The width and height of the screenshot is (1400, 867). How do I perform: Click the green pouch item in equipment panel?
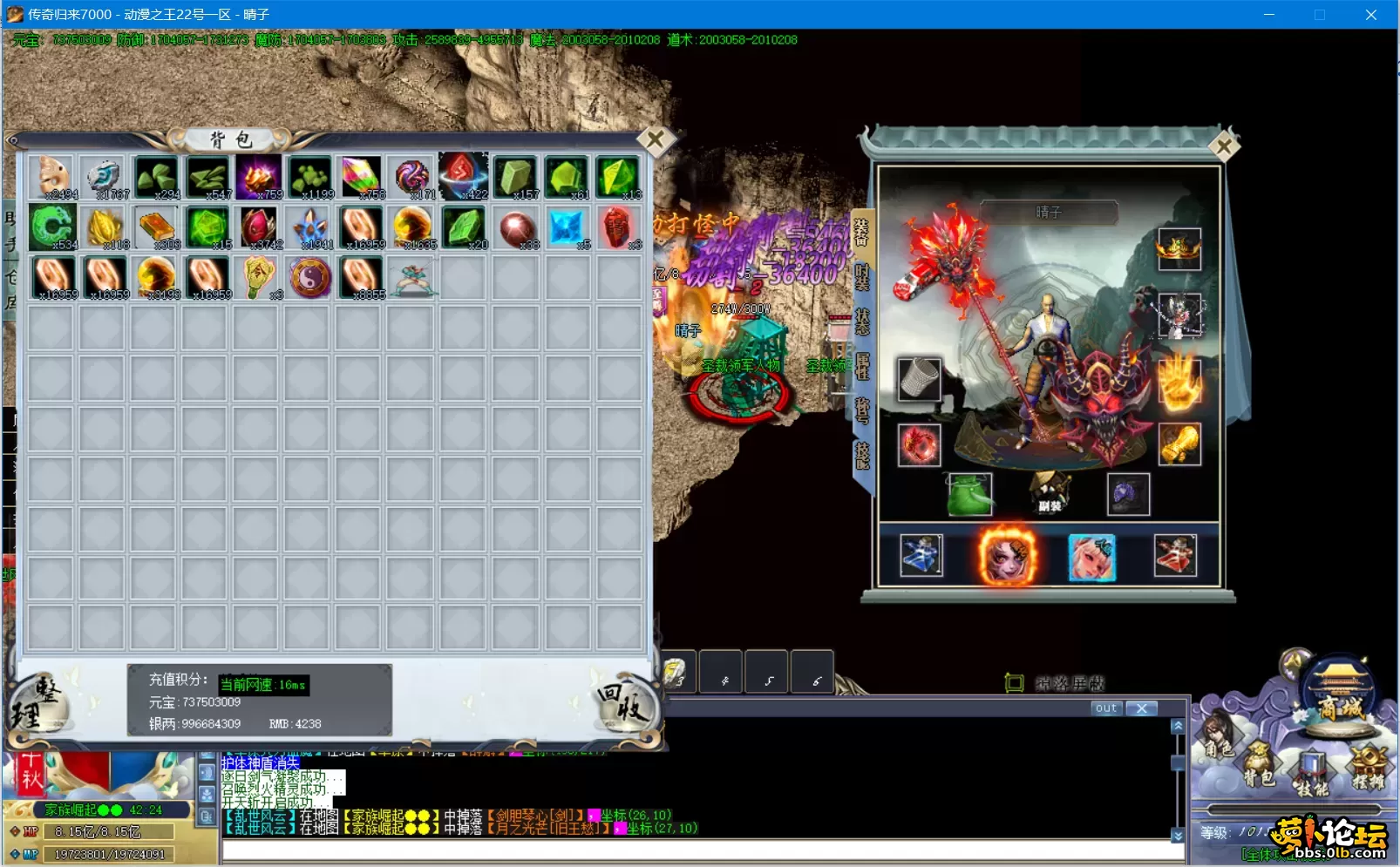point(969,495)
